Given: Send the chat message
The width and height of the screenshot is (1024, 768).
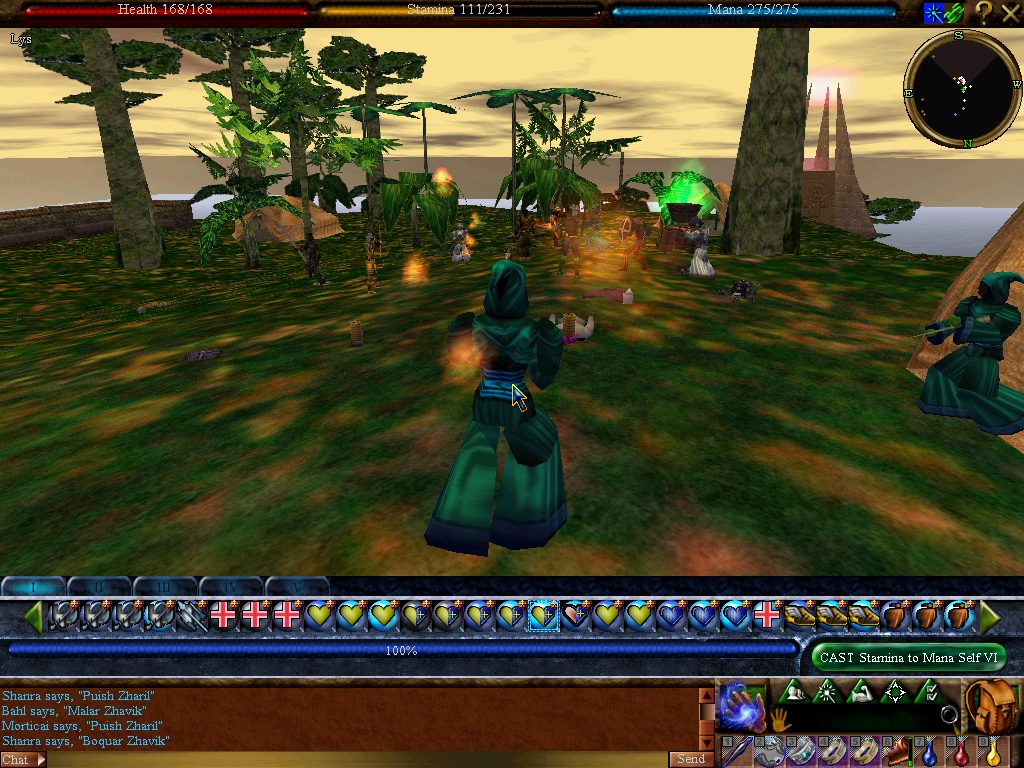Looking at the screenshot, I should coord(691,759).
